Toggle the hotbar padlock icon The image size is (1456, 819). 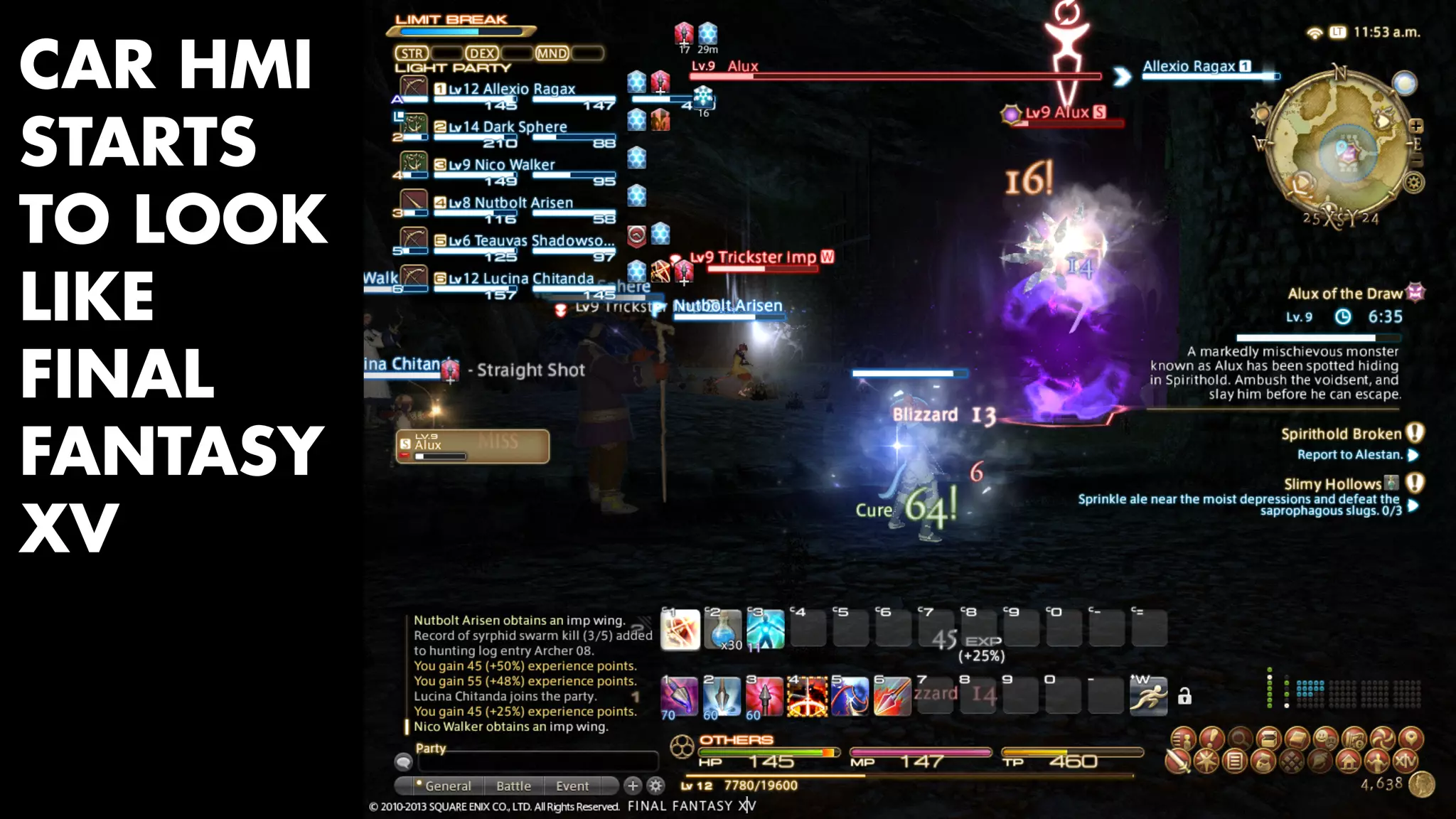coord(1184,696)
